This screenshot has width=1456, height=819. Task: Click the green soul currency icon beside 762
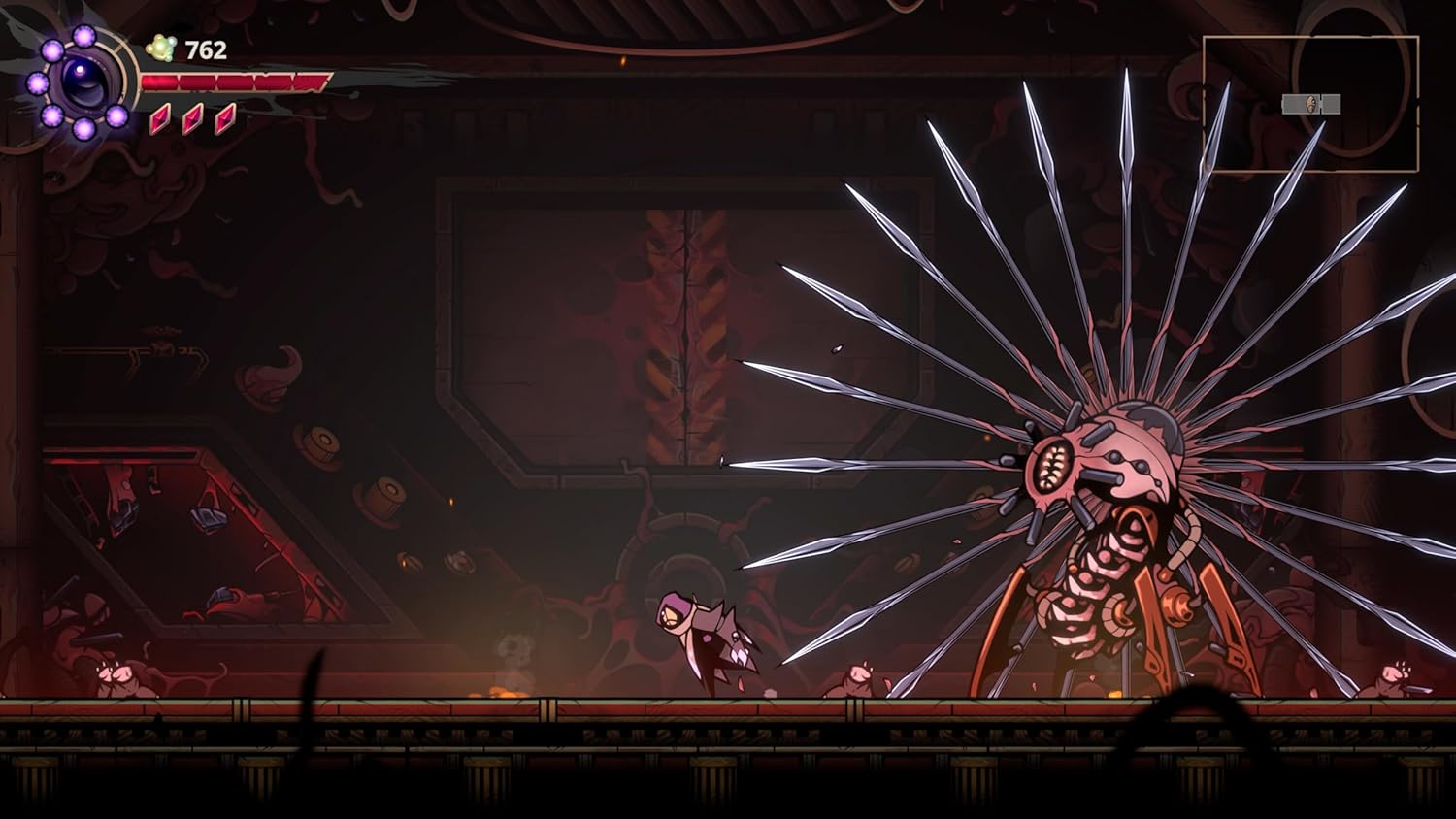pyautogui.click(x=159, y=46)
